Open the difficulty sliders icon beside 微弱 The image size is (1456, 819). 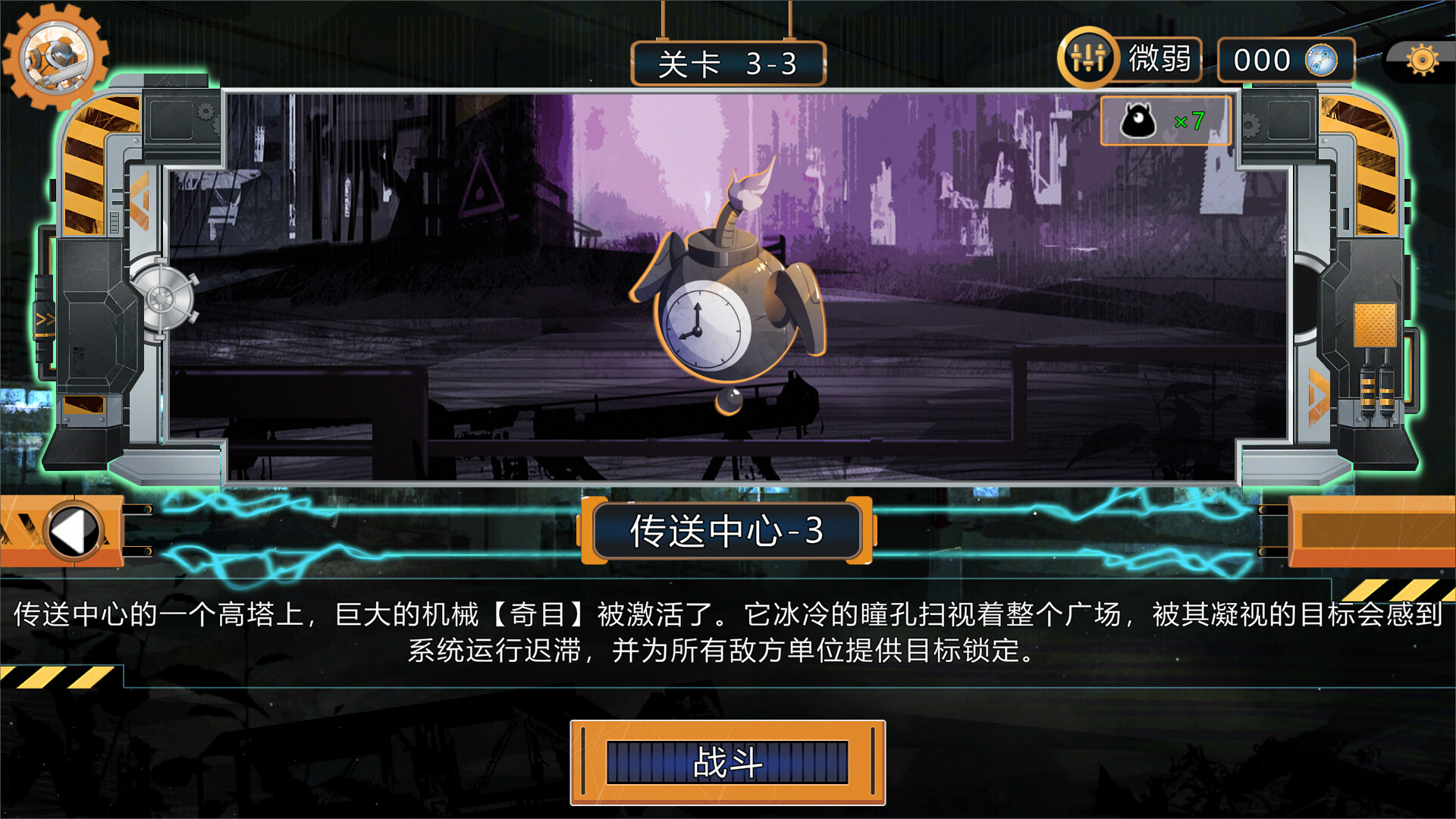coord(1090,57)
